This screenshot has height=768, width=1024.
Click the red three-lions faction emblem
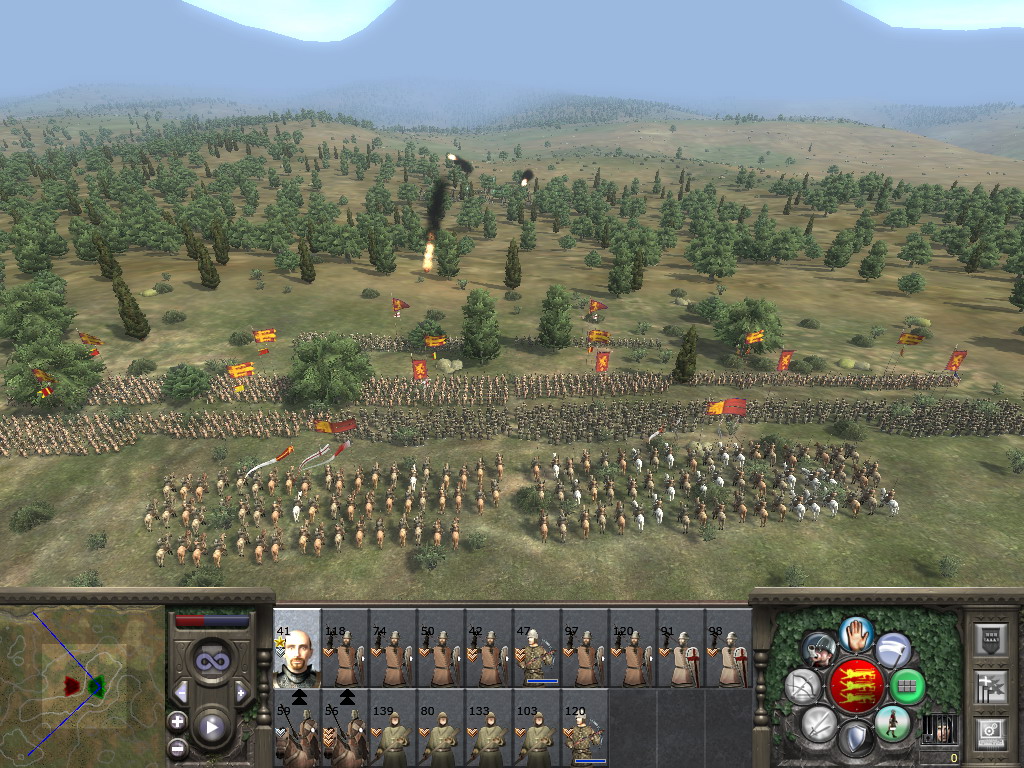tap(856, 685)
